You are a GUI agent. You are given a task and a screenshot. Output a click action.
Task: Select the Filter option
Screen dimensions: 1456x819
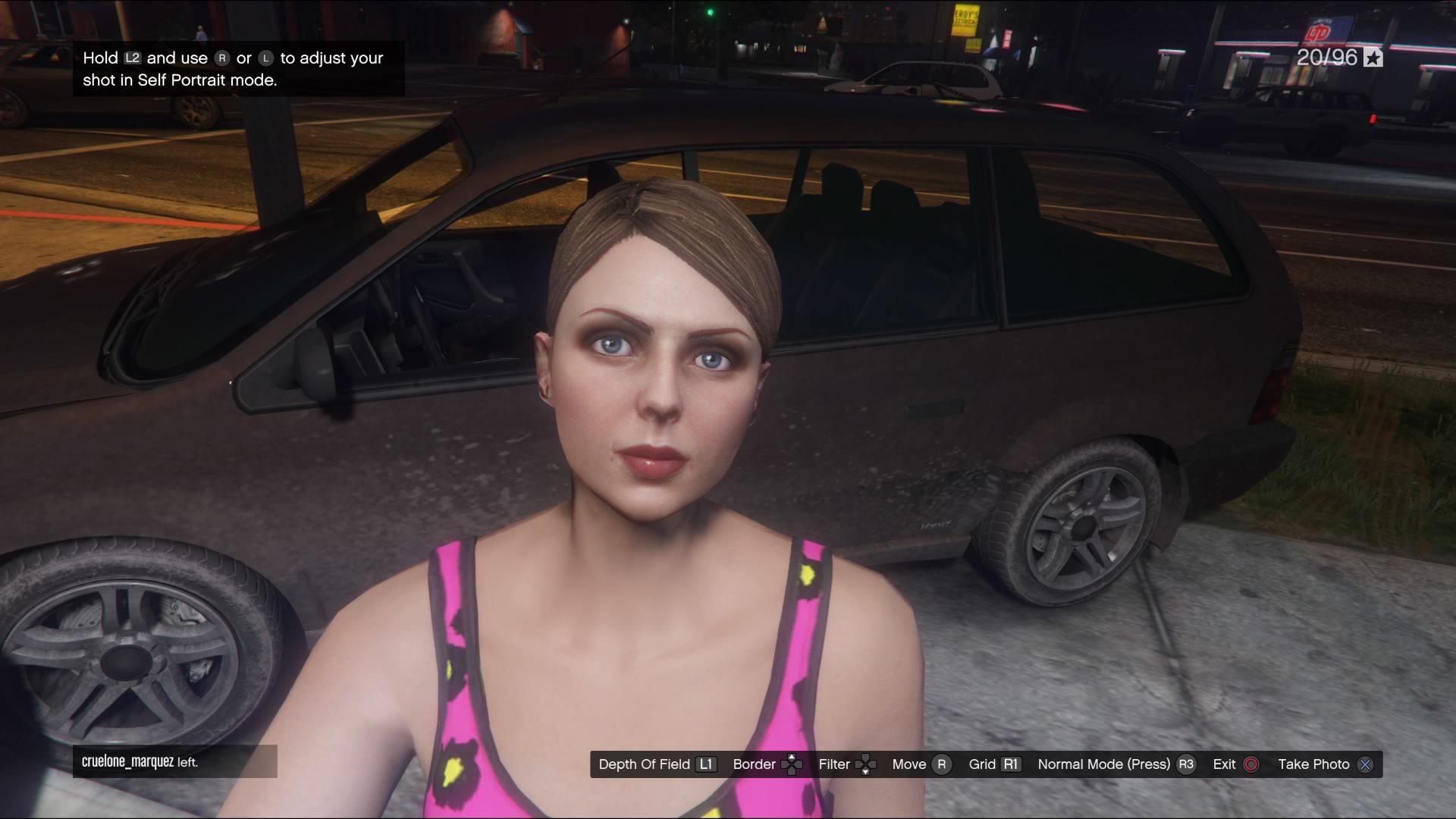pos(834,764)
